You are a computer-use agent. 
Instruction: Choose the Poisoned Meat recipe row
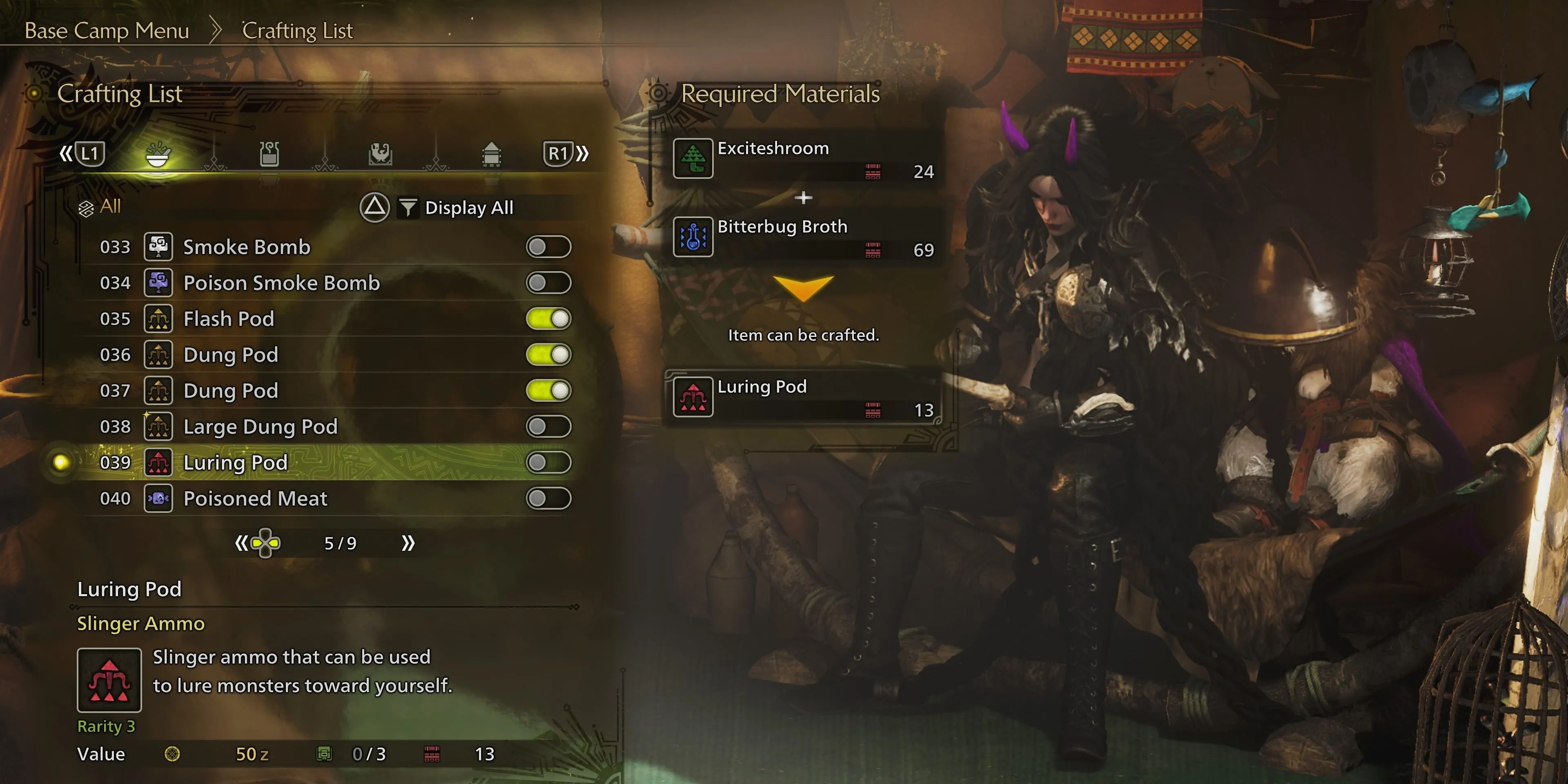coord(255,499)
